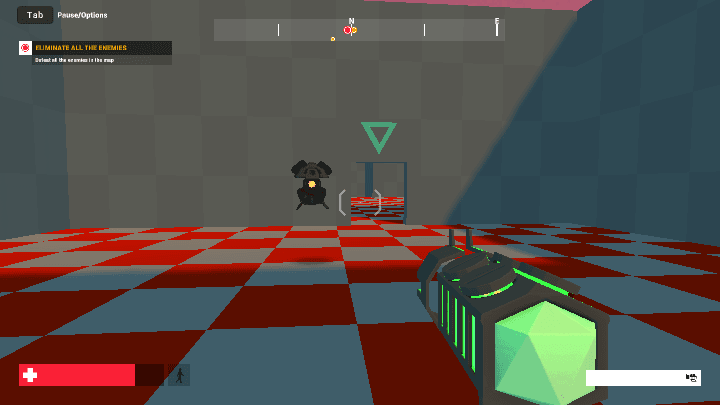Image resolution: width=720 pixels, height=405 pixels.
Task: Click the compass bar at the top
Action: pyautogui.click(x=358, y=30)
